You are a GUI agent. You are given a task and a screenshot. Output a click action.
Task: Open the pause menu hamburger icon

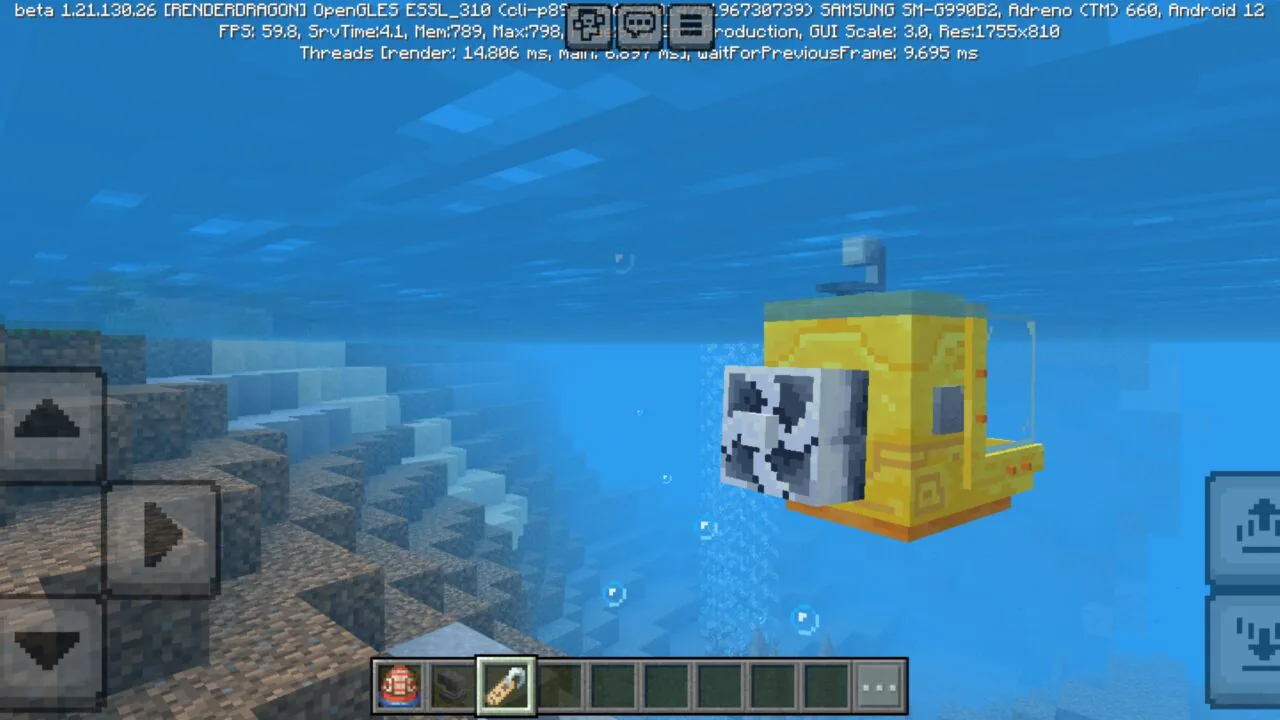click(691, 26)
